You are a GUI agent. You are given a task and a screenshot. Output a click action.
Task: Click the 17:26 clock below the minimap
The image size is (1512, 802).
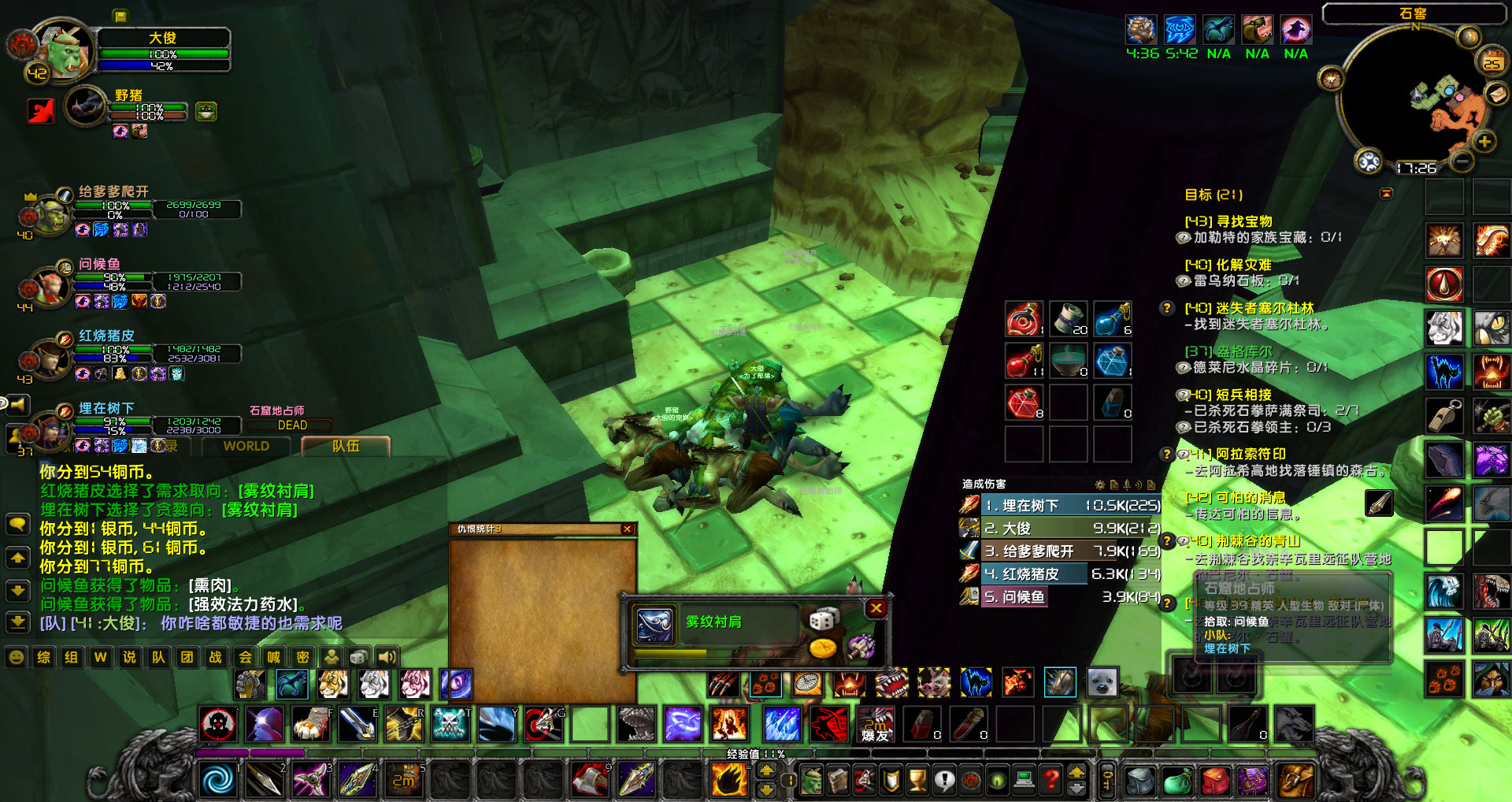(1416, 167)
